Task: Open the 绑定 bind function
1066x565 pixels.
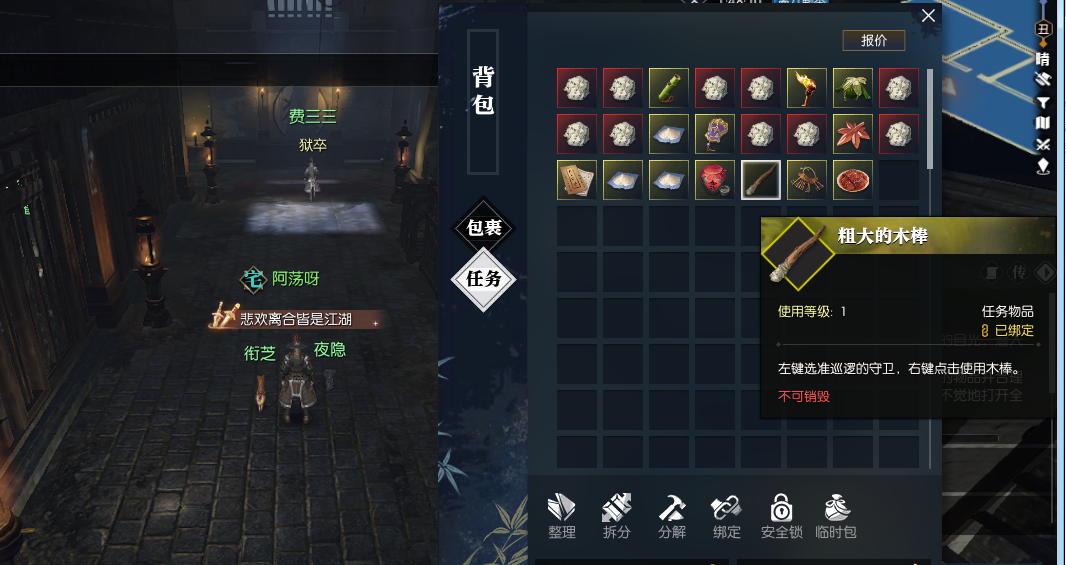Action: [727, 517]
